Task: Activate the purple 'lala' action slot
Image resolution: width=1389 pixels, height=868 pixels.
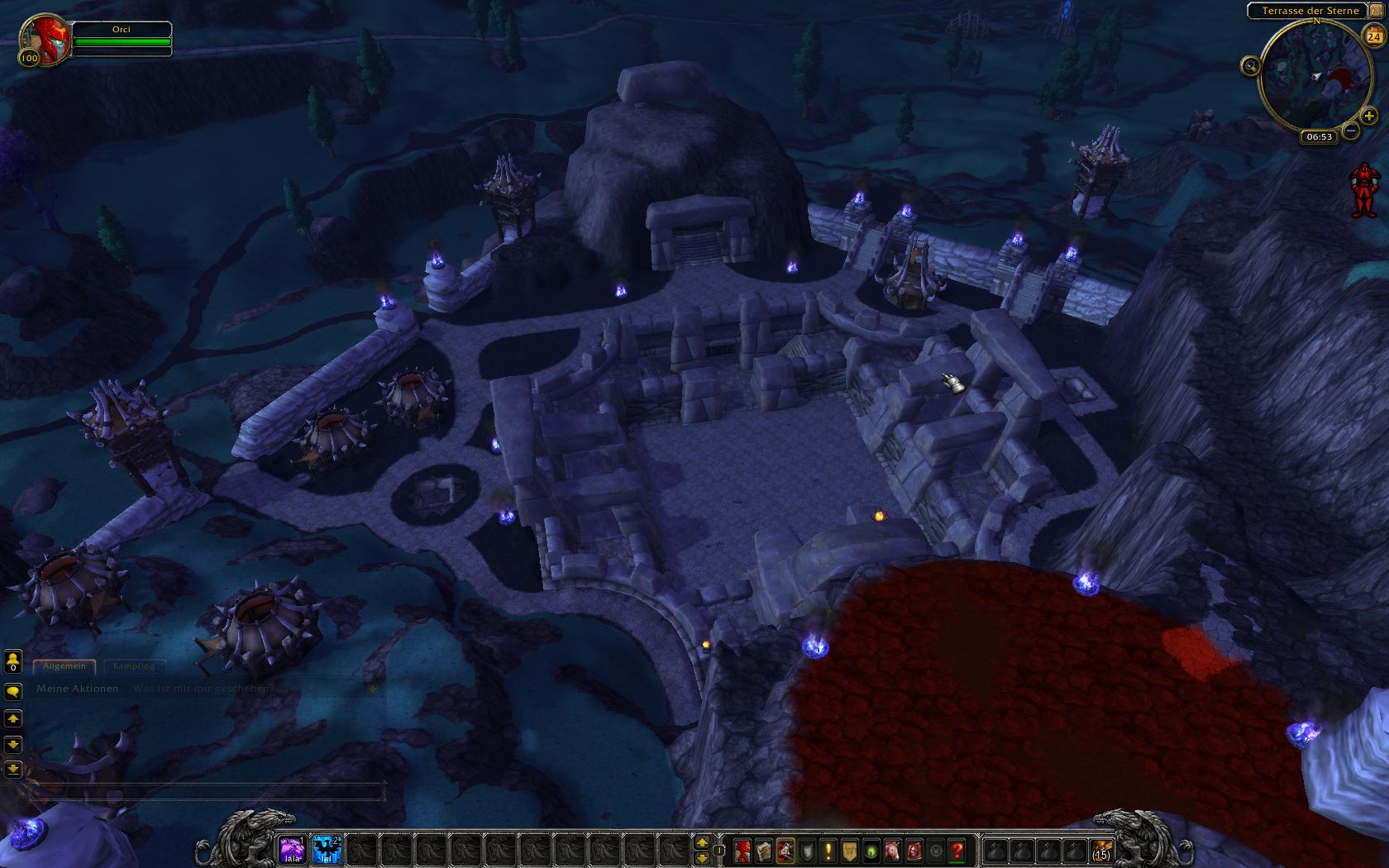Action: [291, 849]
